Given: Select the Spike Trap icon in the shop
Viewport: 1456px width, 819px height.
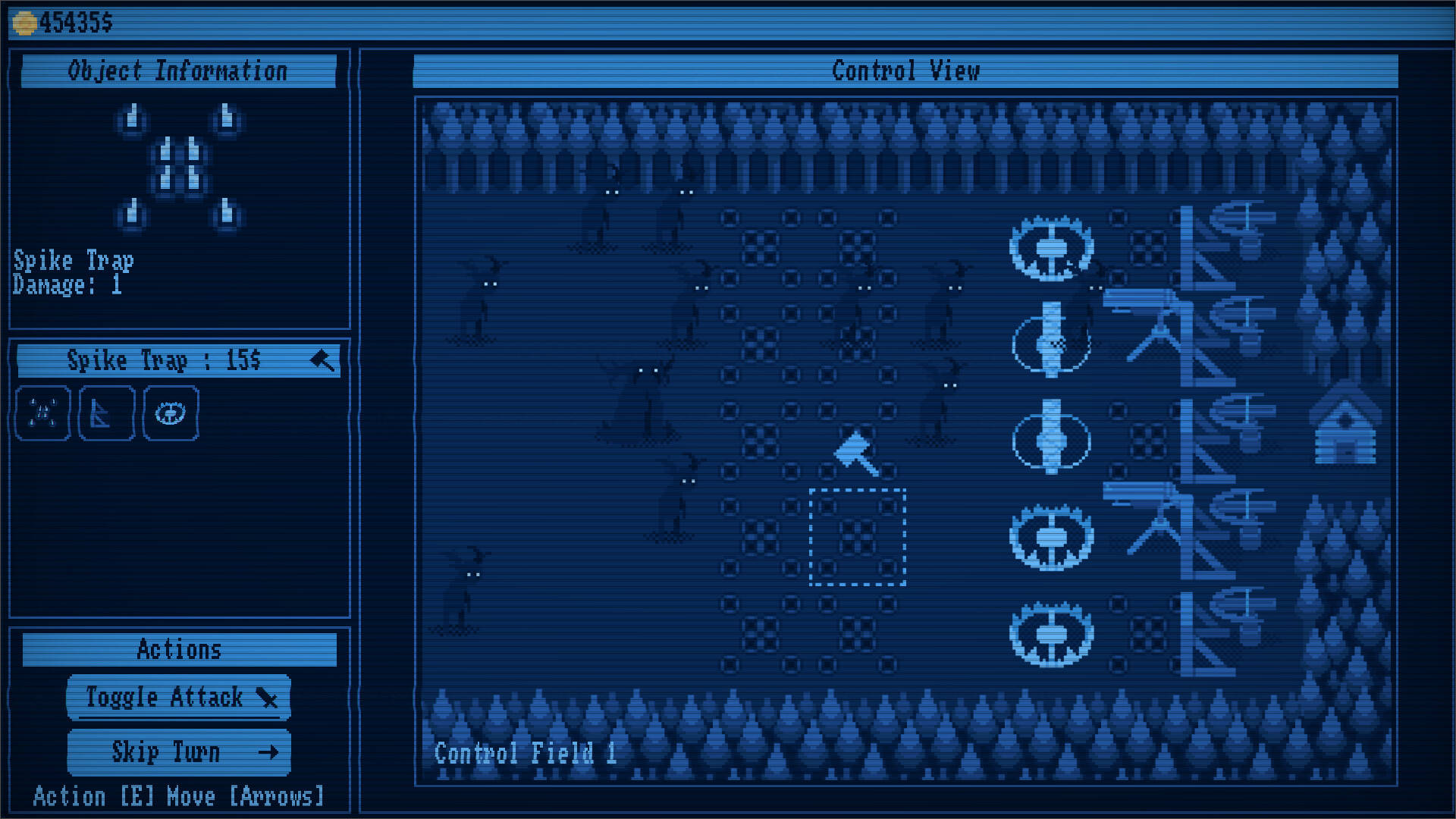Looking at the screenshot, I should click(42, 413).
